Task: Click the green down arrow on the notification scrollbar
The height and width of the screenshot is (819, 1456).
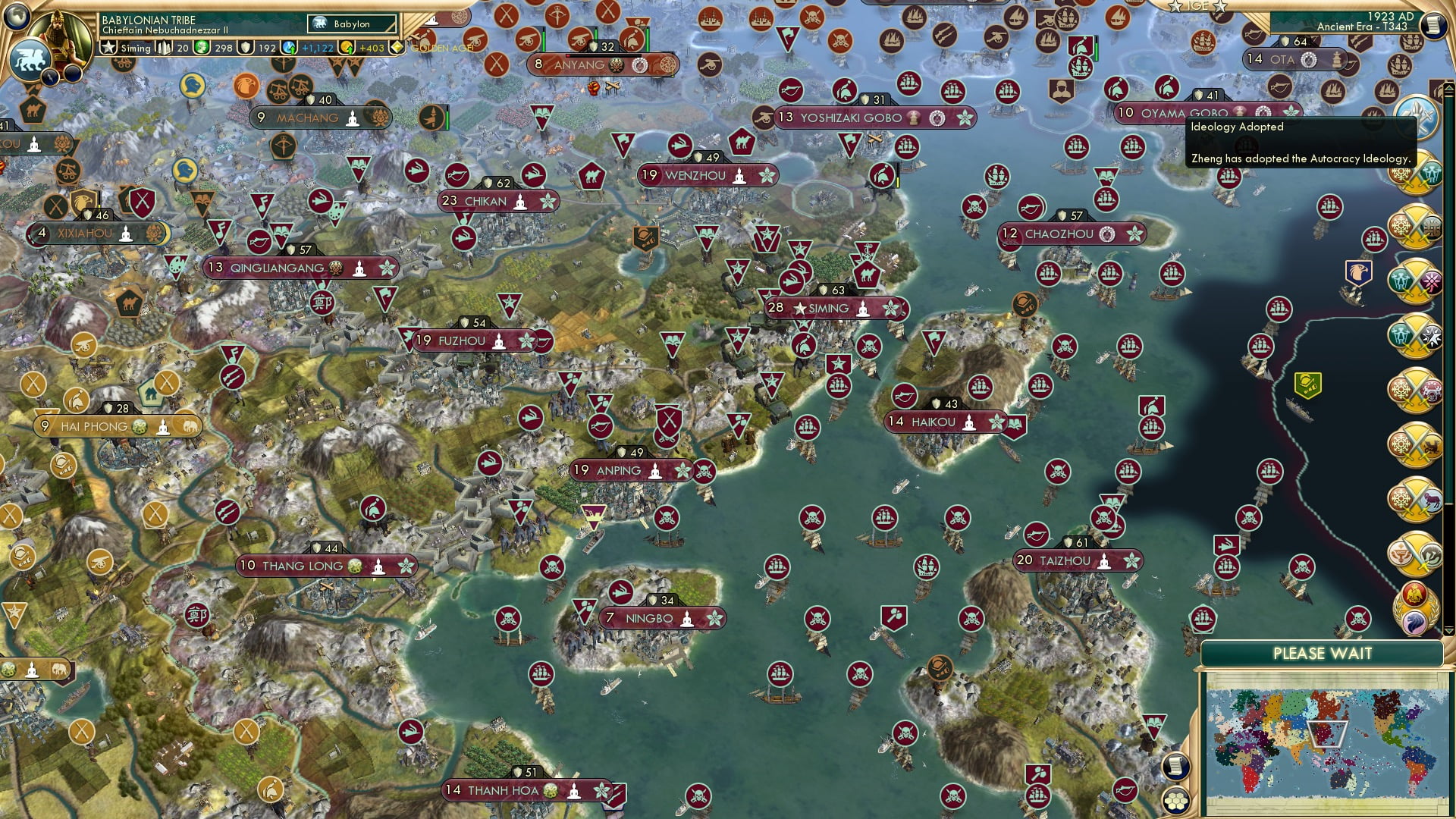Action: [1449, 630]
